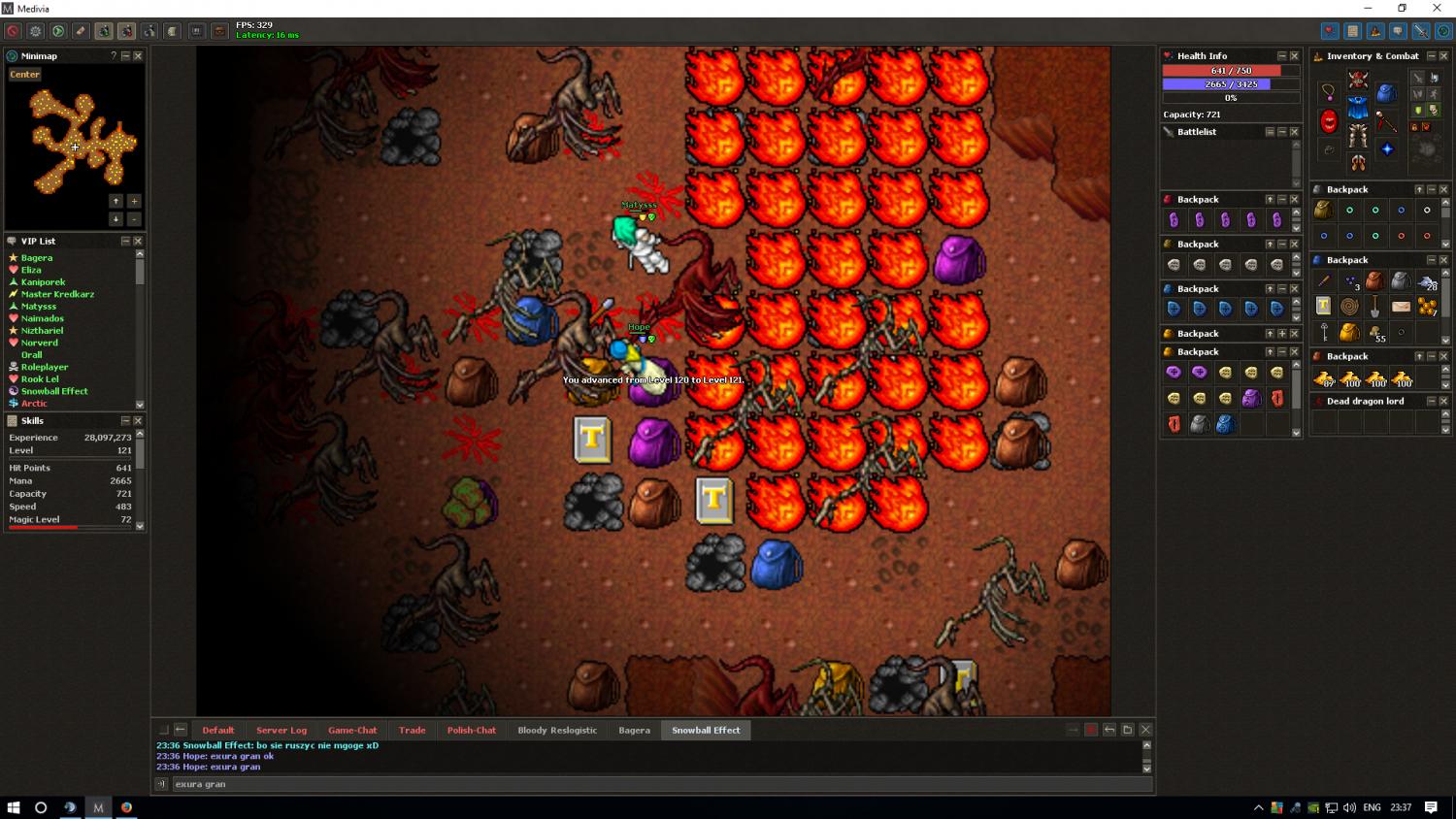Click the minimap Center button
The height and width of the screenshot is (819, 1456).
coord(25,75)
